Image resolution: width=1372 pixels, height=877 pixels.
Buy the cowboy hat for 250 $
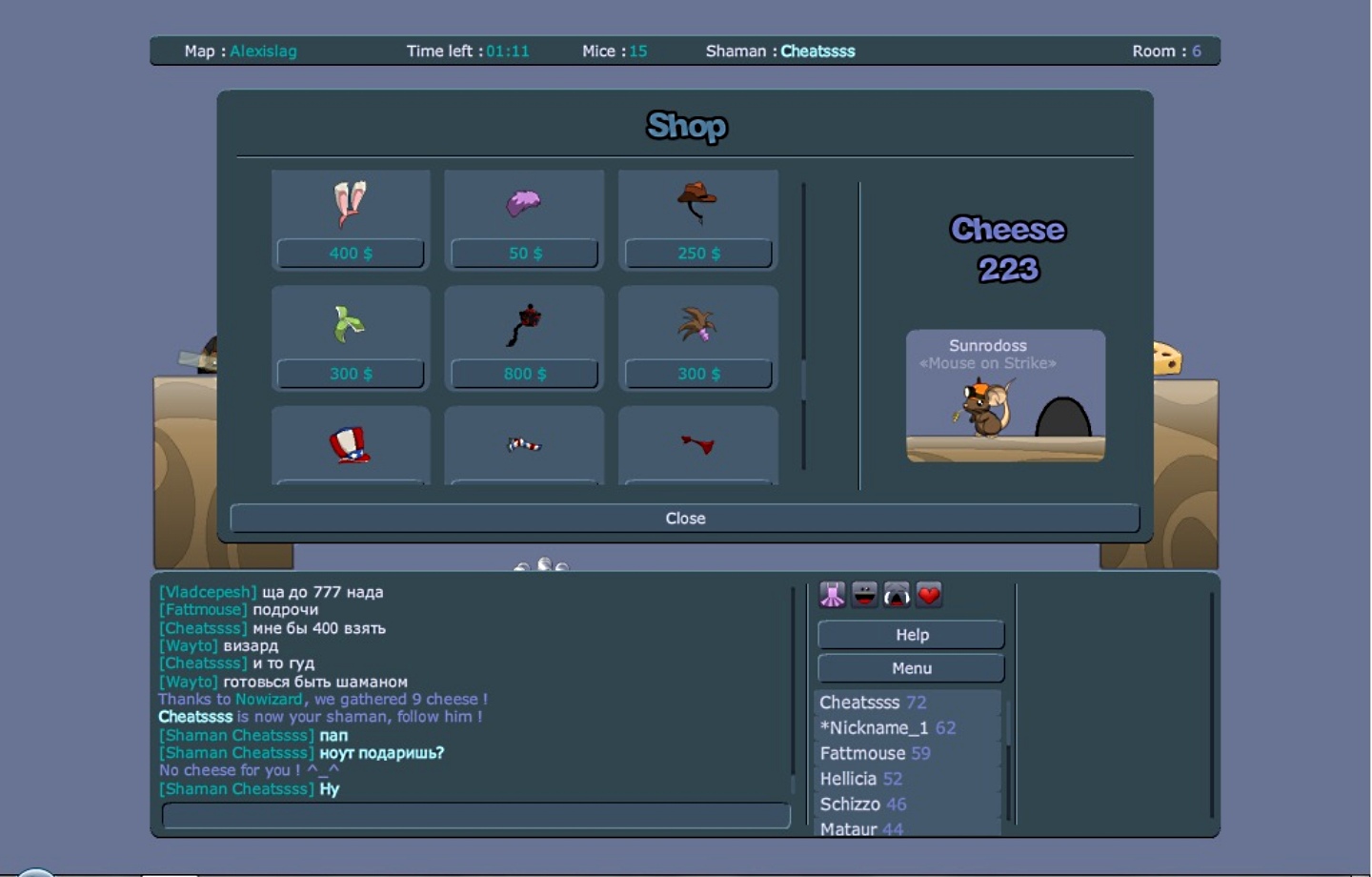coord(698,254)
